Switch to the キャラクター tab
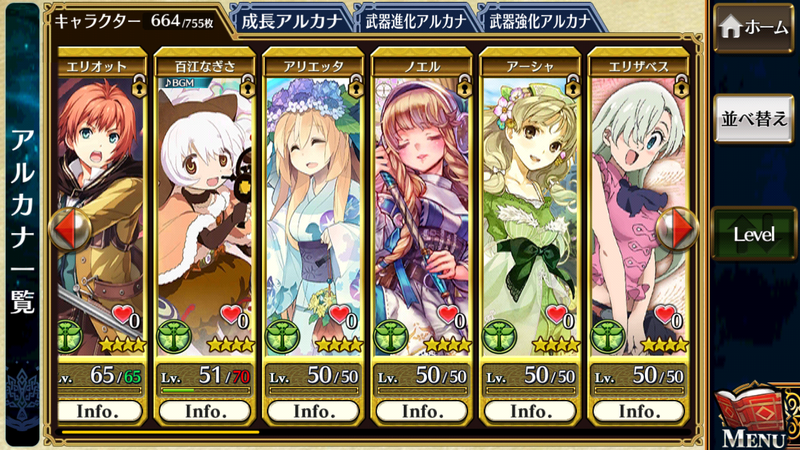Screen dimensions: 800x450 (x=135, y=20)
